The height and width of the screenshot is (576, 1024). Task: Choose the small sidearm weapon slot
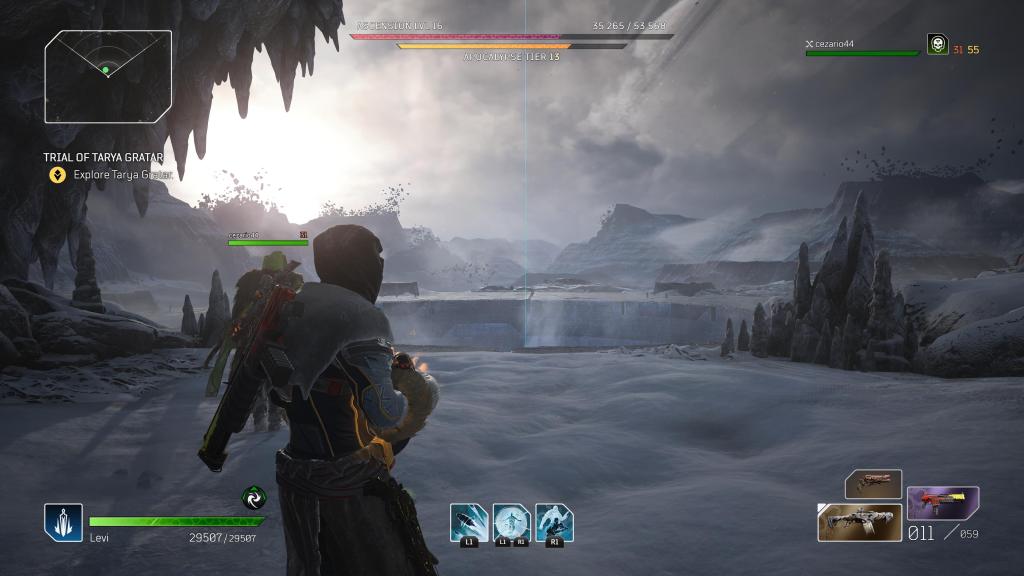(x=873, y=483)
